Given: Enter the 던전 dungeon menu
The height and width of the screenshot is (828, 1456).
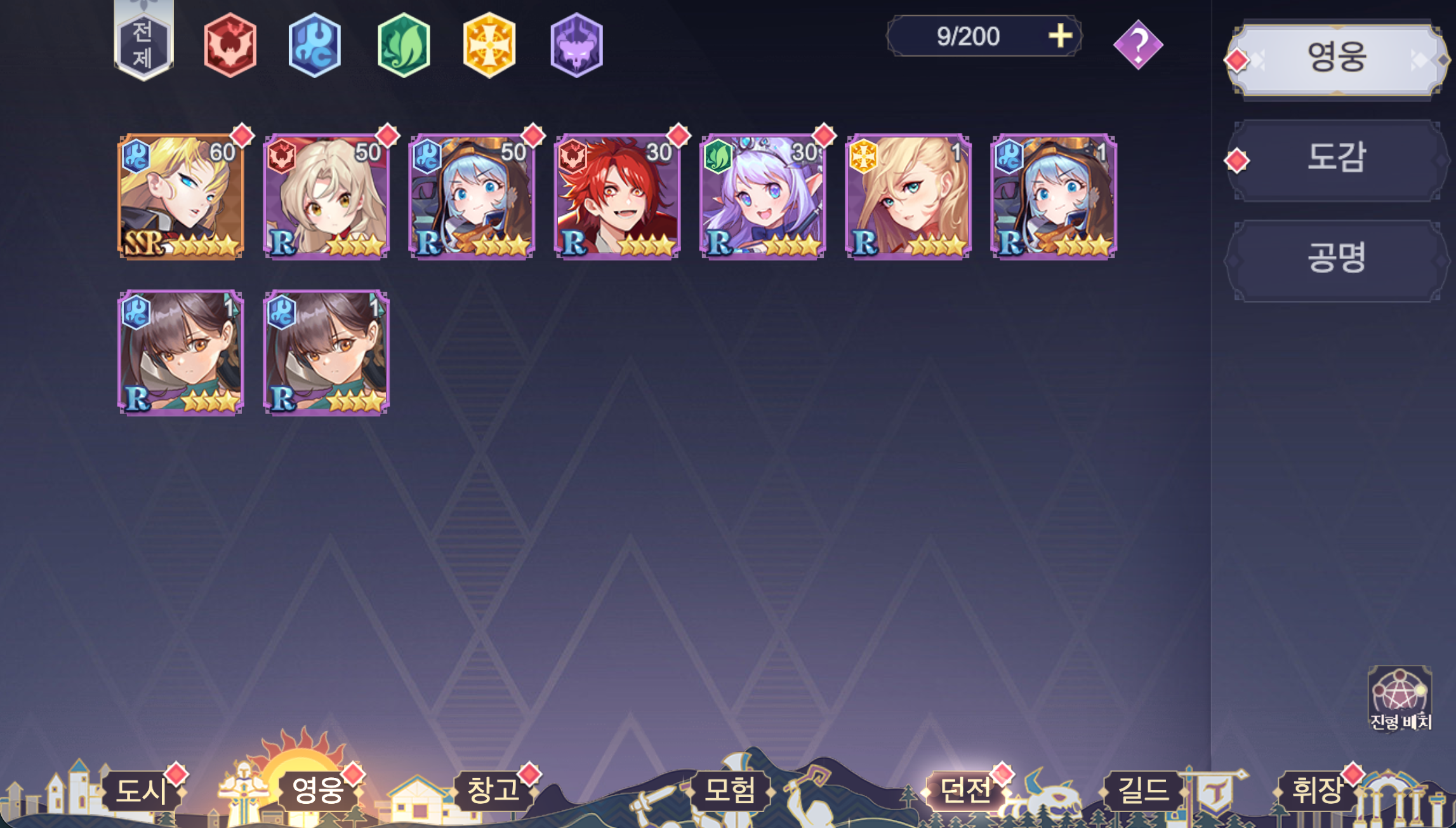Looking at the screenshot, I should [x=965, y=791].
